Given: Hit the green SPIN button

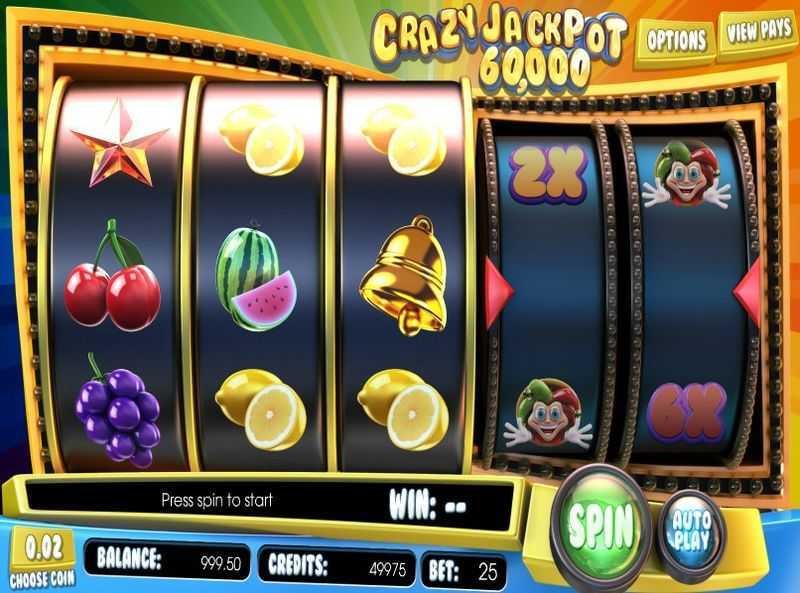Looking at the screenshot, I should point(602,522).
